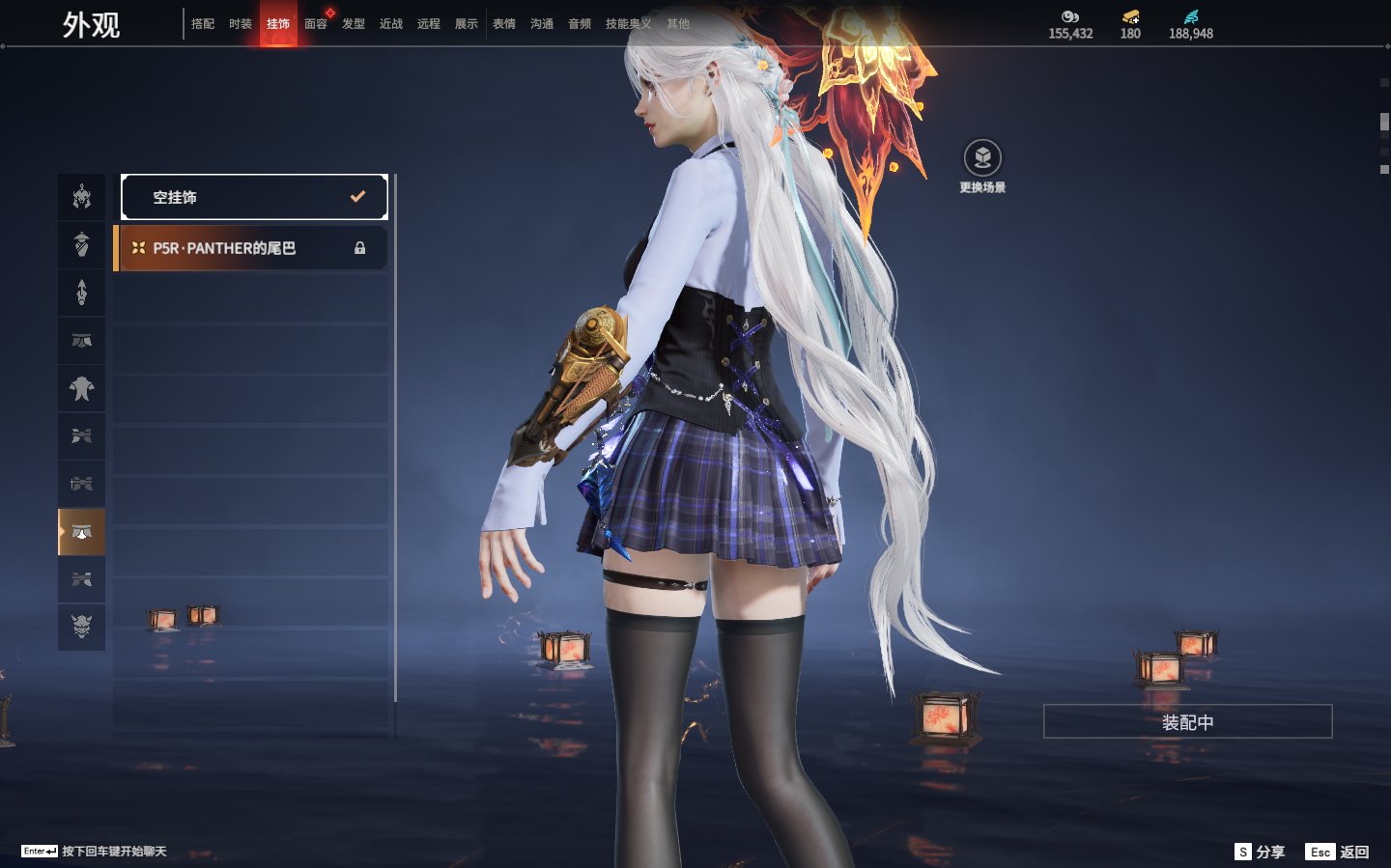Select the locked P5R·PANTHER的尾巴 entry
The image size is (1391, 868).
coord(251,248)
